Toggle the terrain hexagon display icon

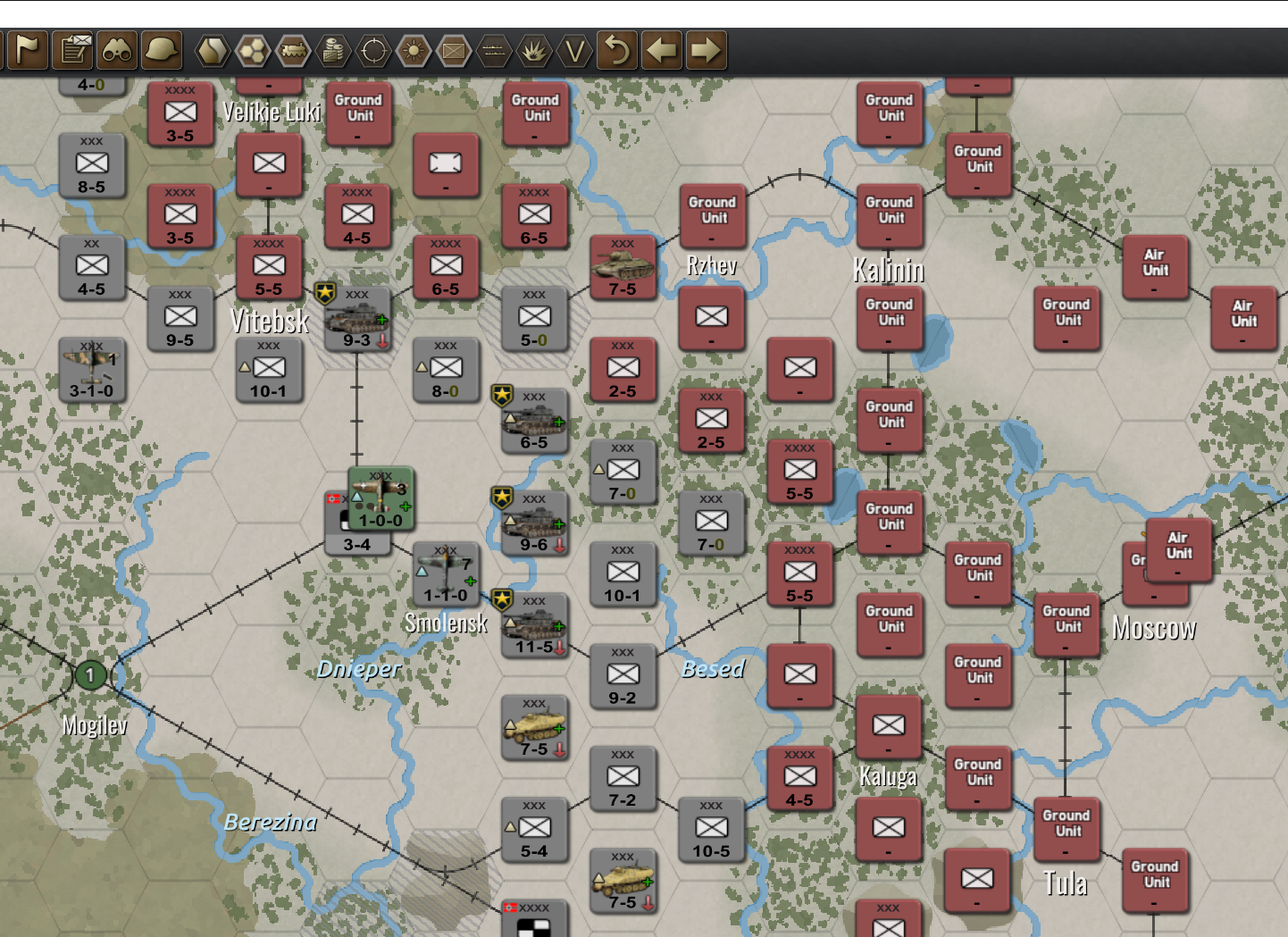[213, 51]
